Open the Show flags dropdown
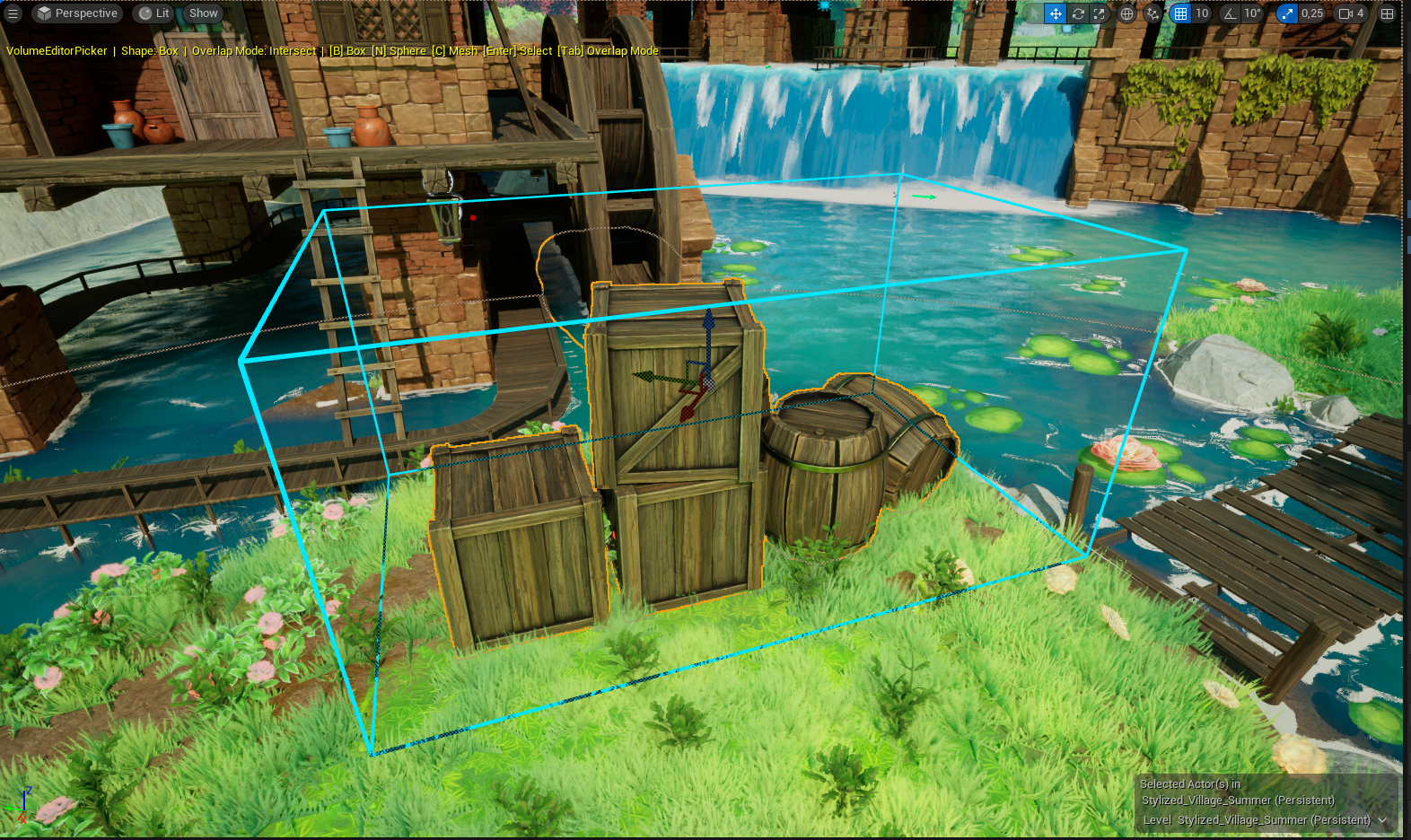The image size is (1411, 840). [x=202, y=13]
